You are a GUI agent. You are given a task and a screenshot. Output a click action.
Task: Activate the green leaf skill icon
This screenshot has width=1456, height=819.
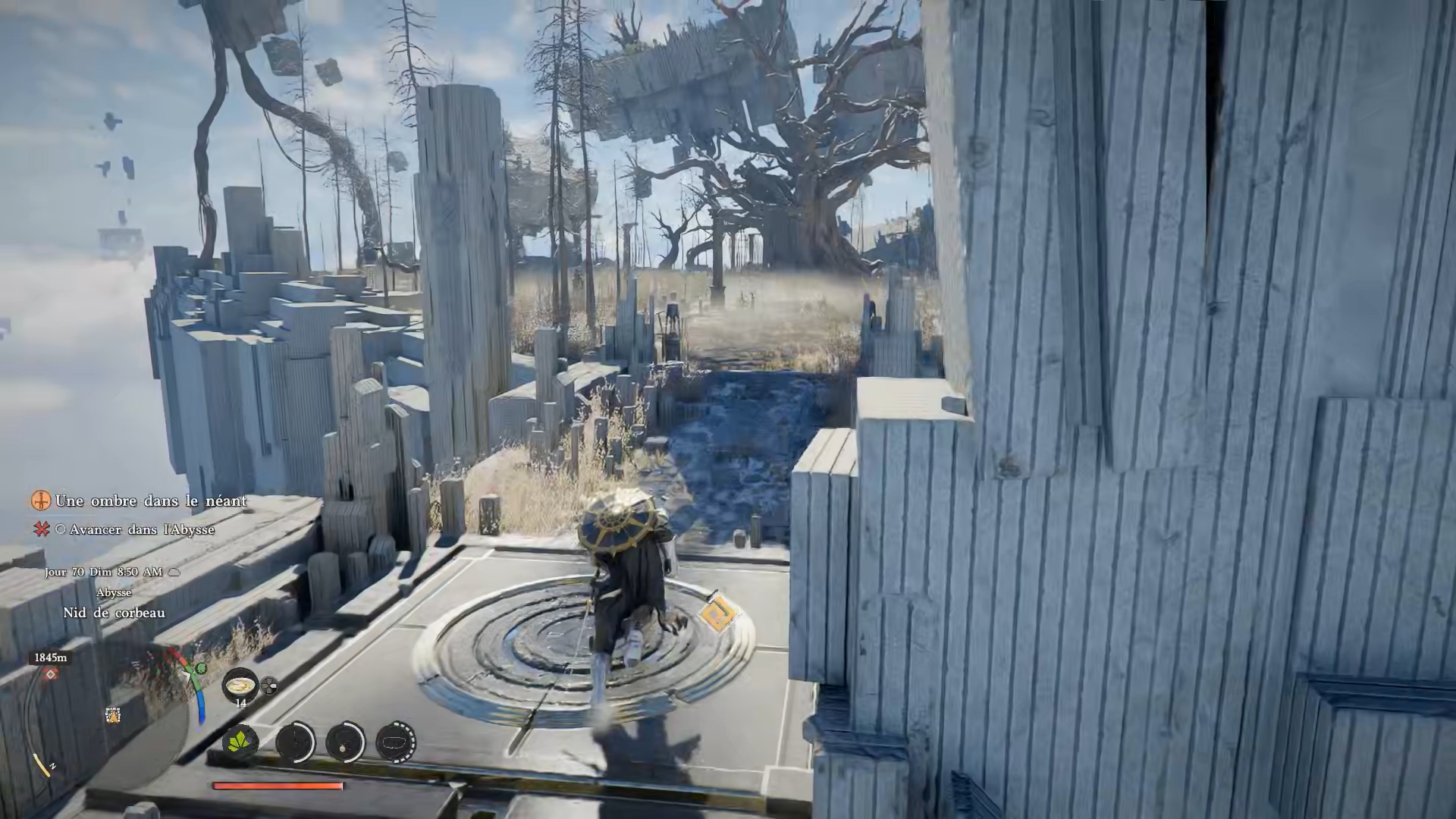point(241,741)
